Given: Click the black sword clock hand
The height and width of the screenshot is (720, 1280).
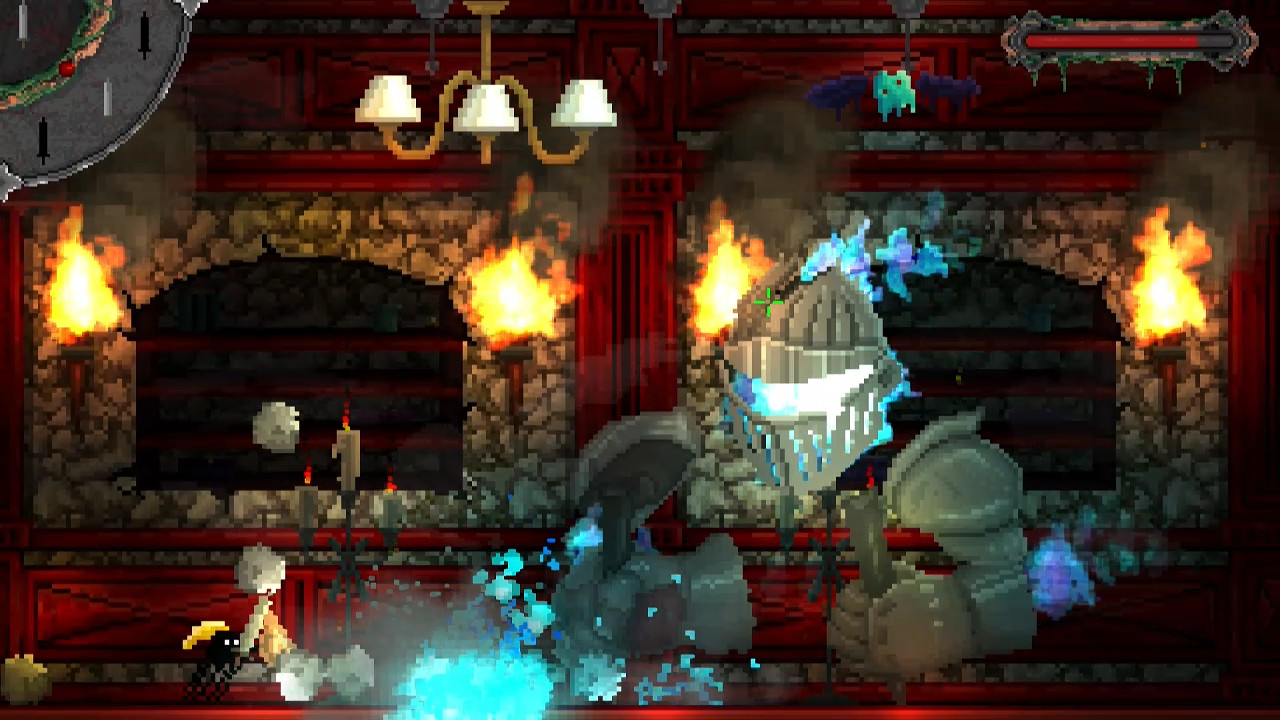Looking at the screenshot, I should point(144,32).
